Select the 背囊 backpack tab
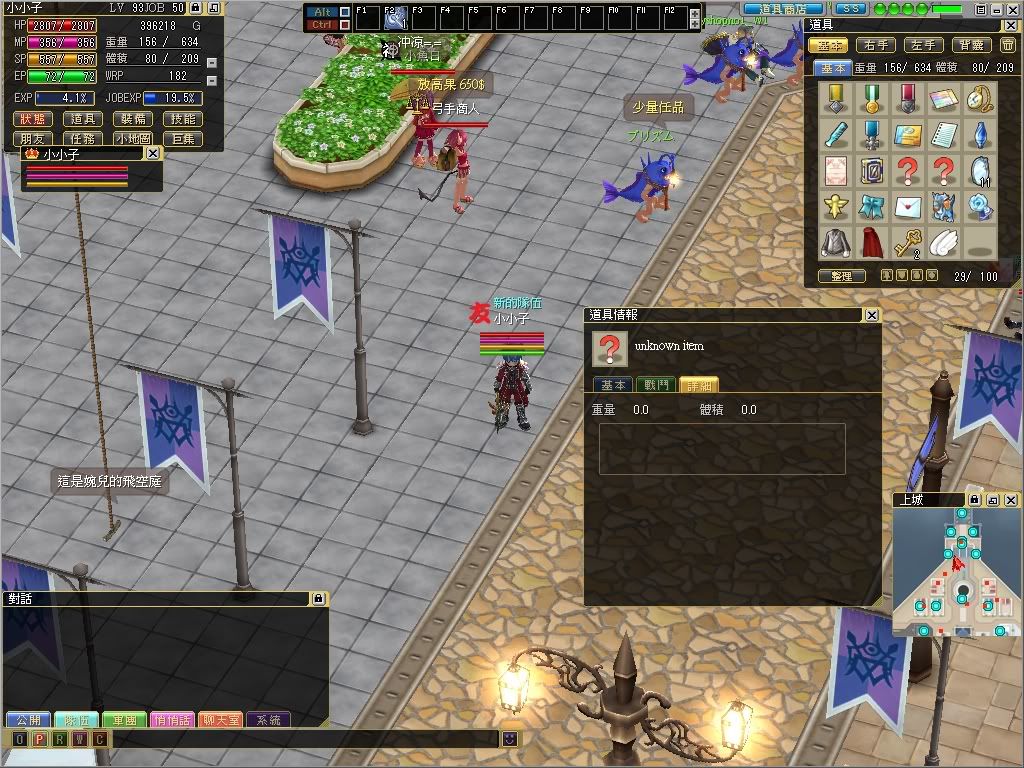This screenshot has height=768, width=1024. (970, 45)
